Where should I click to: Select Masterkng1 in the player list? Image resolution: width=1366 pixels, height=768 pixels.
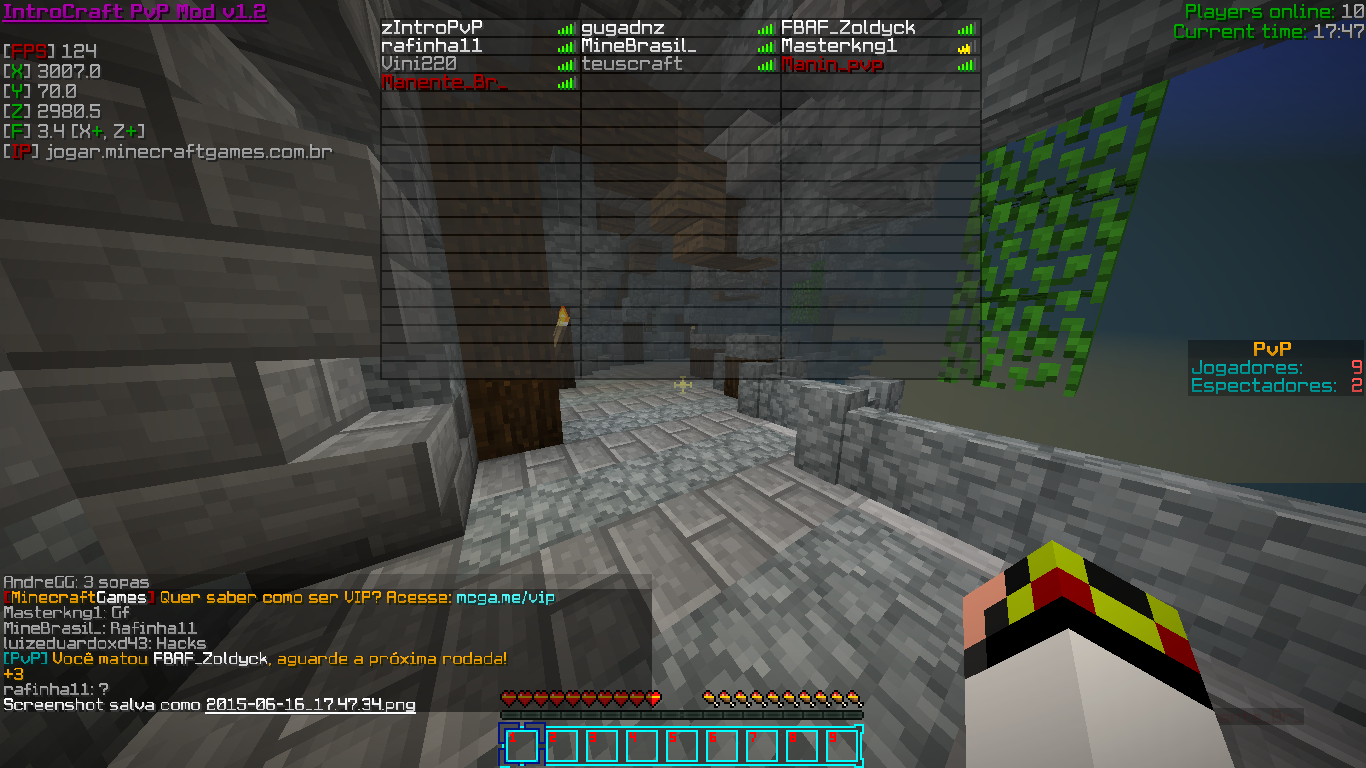coord(839,46)
